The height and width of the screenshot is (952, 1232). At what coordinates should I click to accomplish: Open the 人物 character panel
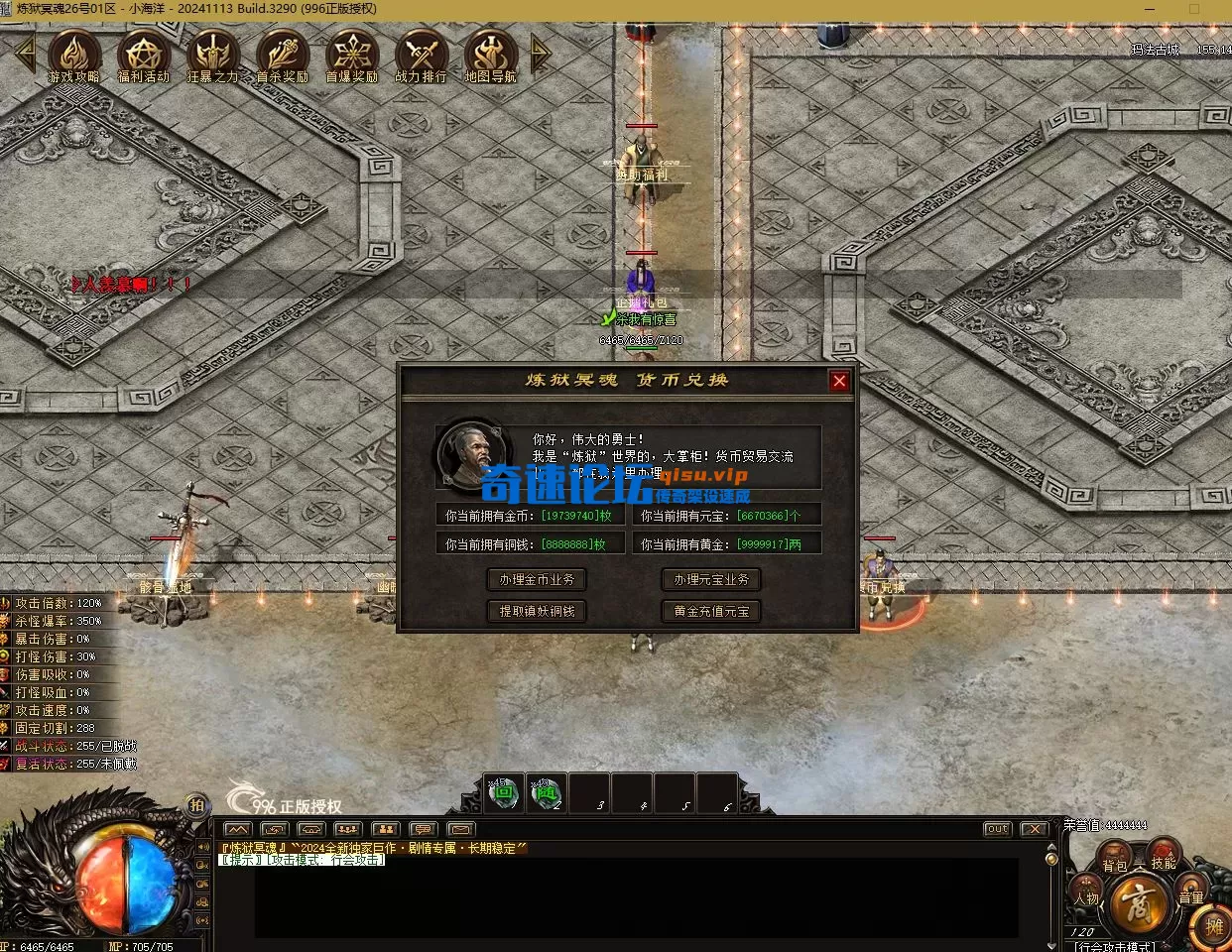coord(1086,895)
